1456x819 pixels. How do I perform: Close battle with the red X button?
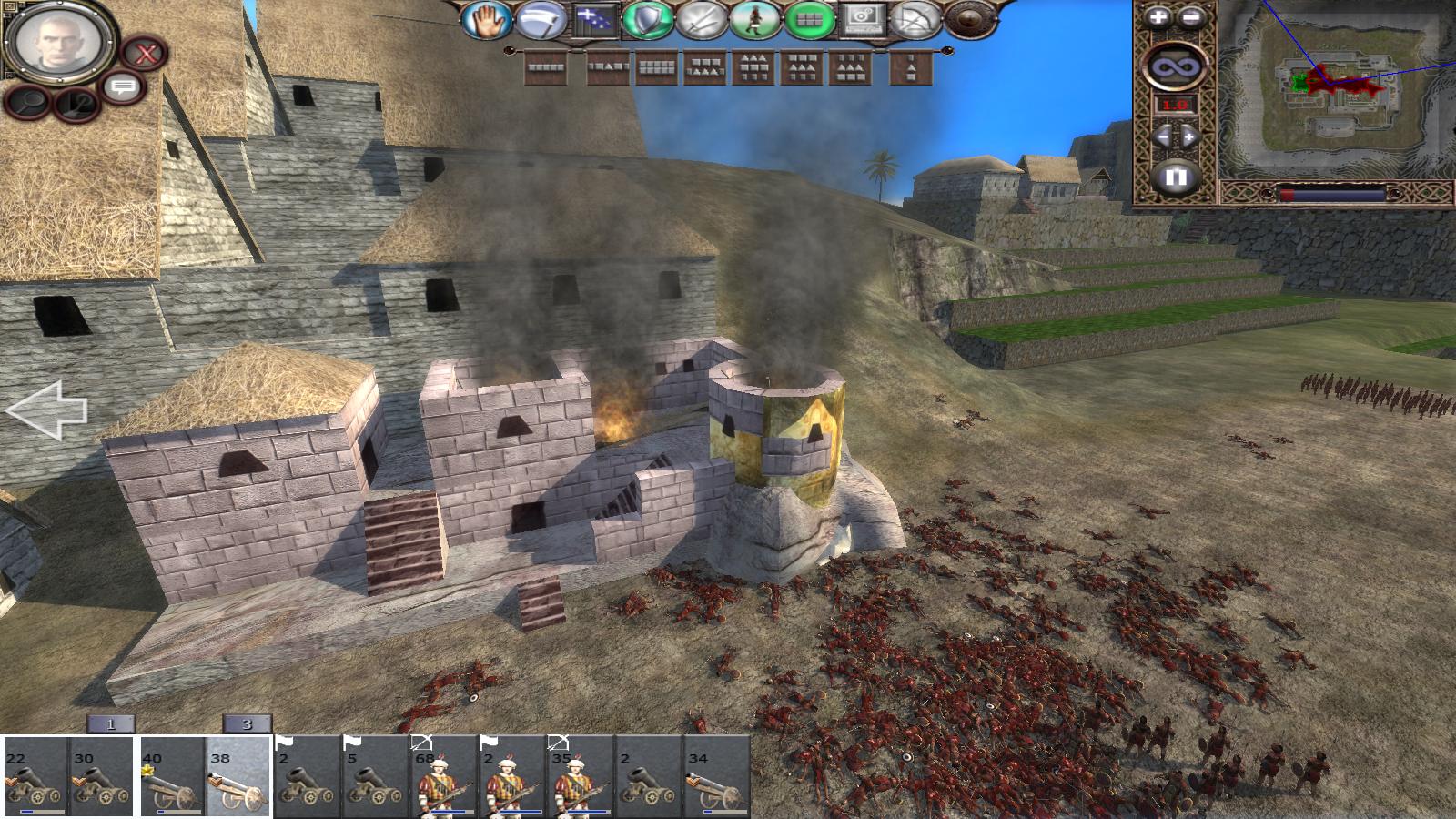pos(143,53)
